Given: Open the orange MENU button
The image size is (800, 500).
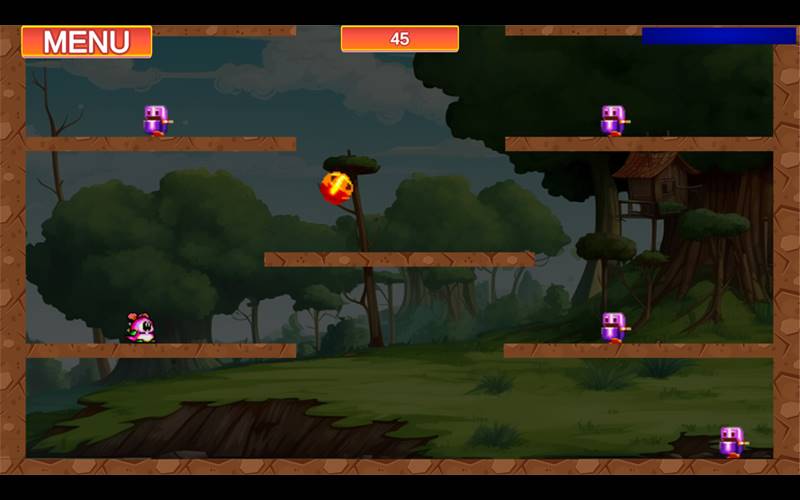Looking at the screenshot, I should 86,42.
